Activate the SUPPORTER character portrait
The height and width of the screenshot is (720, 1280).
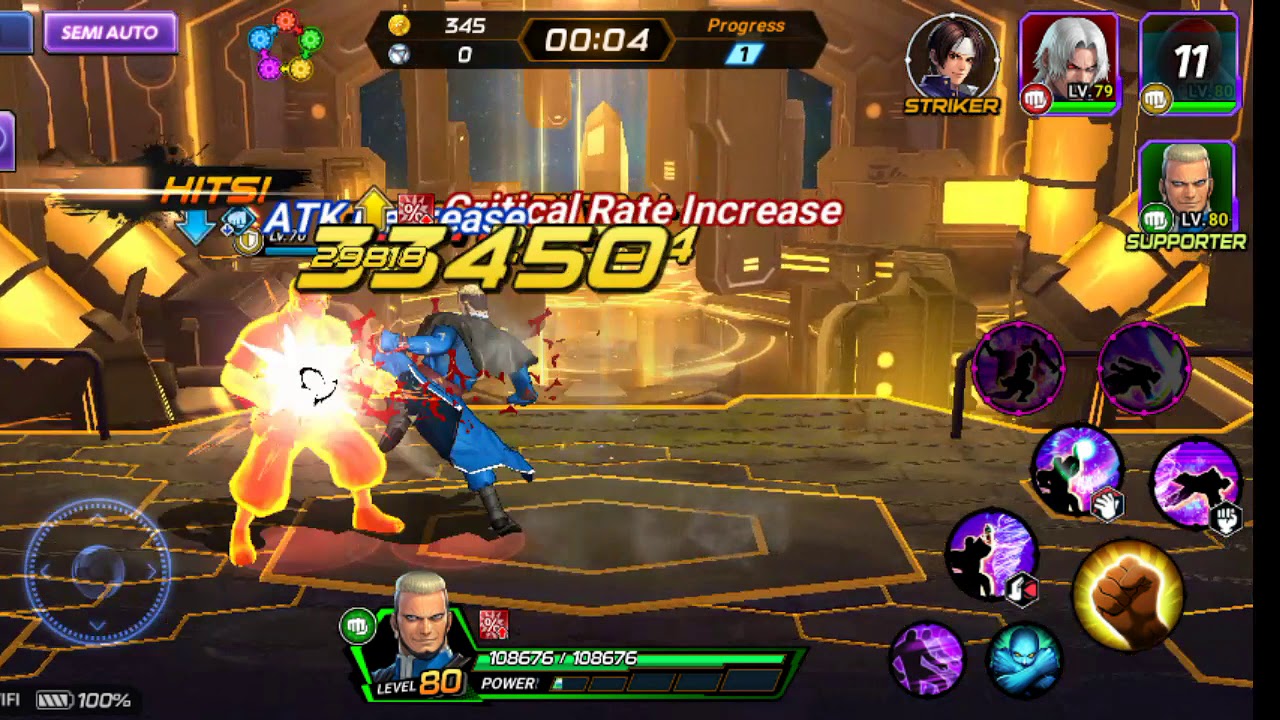click(x=1187, y=189)
